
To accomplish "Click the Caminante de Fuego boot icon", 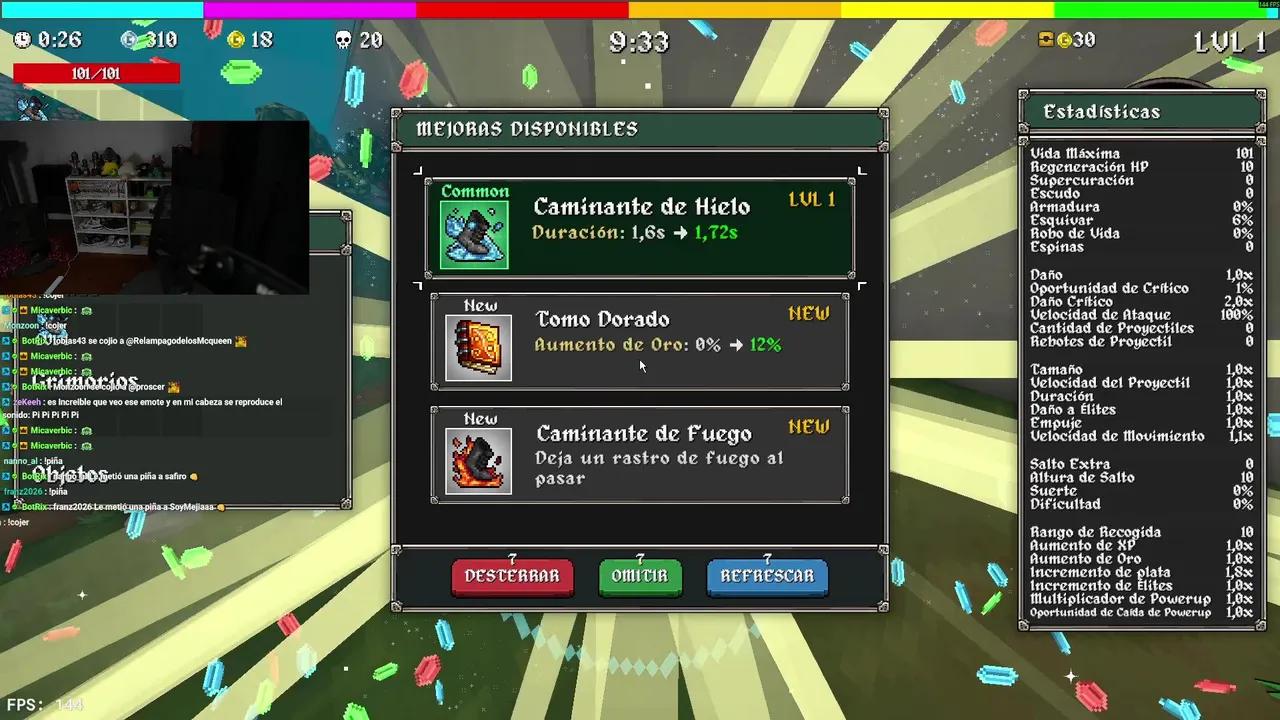I will point(478,460).
